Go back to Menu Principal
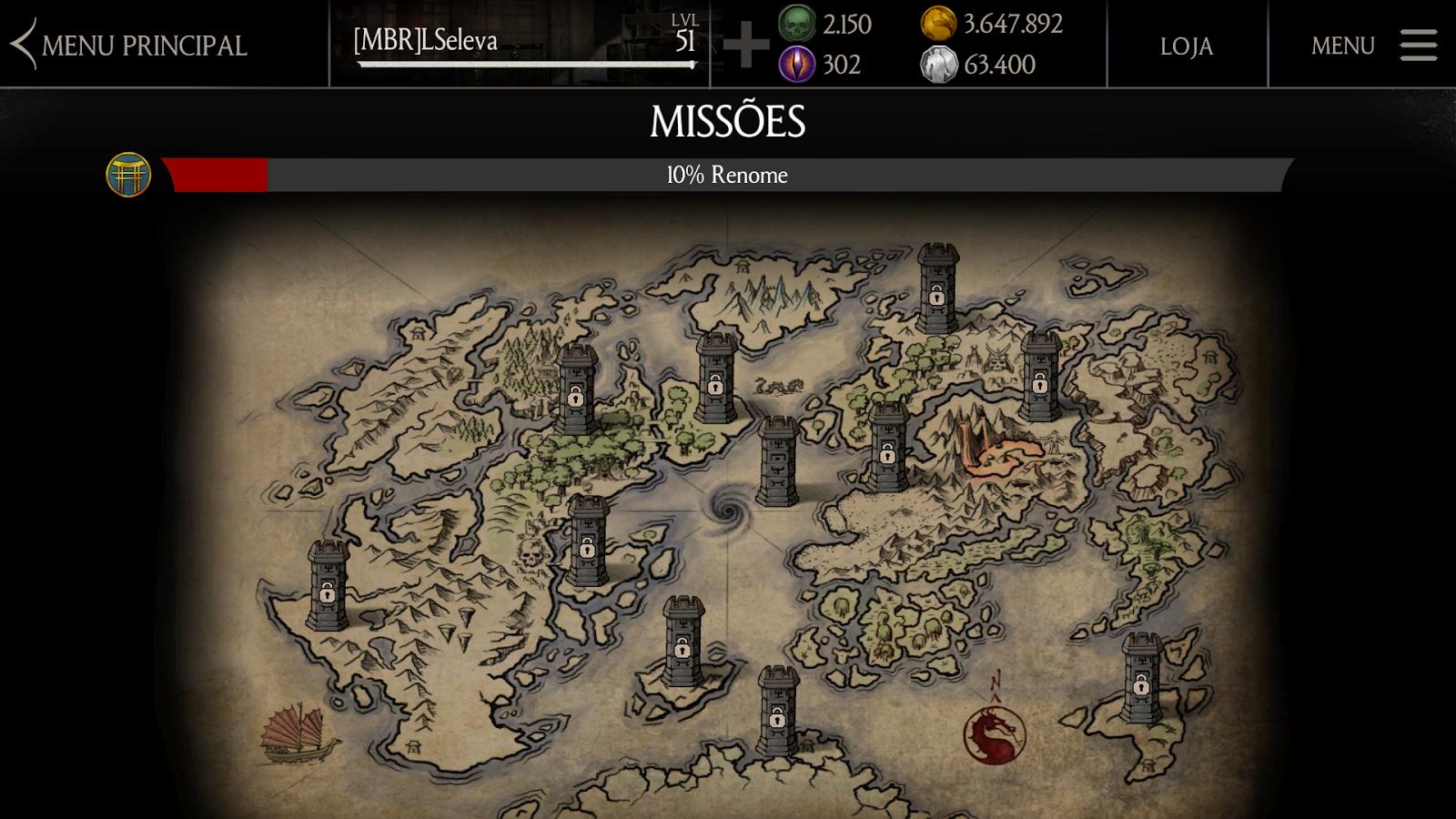 point(129,45)
